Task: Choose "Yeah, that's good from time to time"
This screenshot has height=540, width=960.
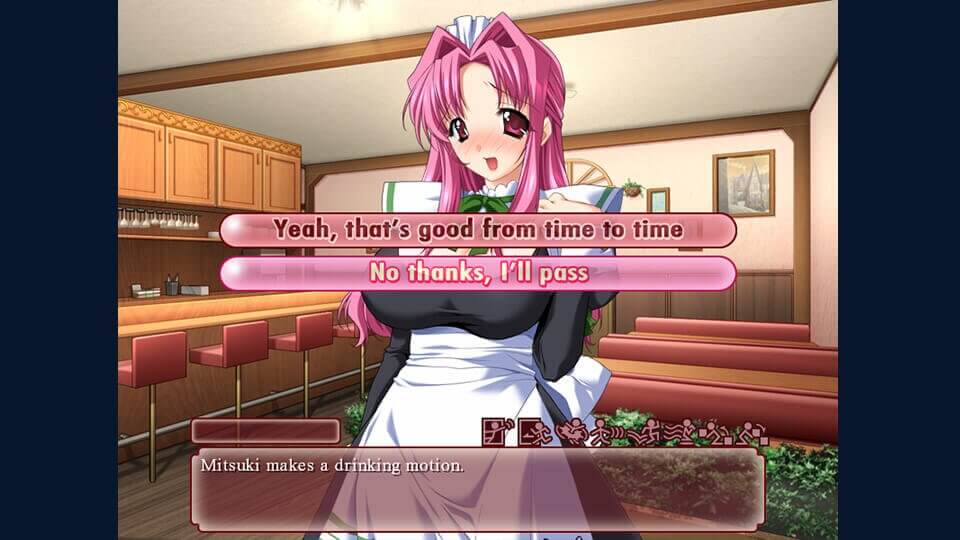Action: [478, 230]
